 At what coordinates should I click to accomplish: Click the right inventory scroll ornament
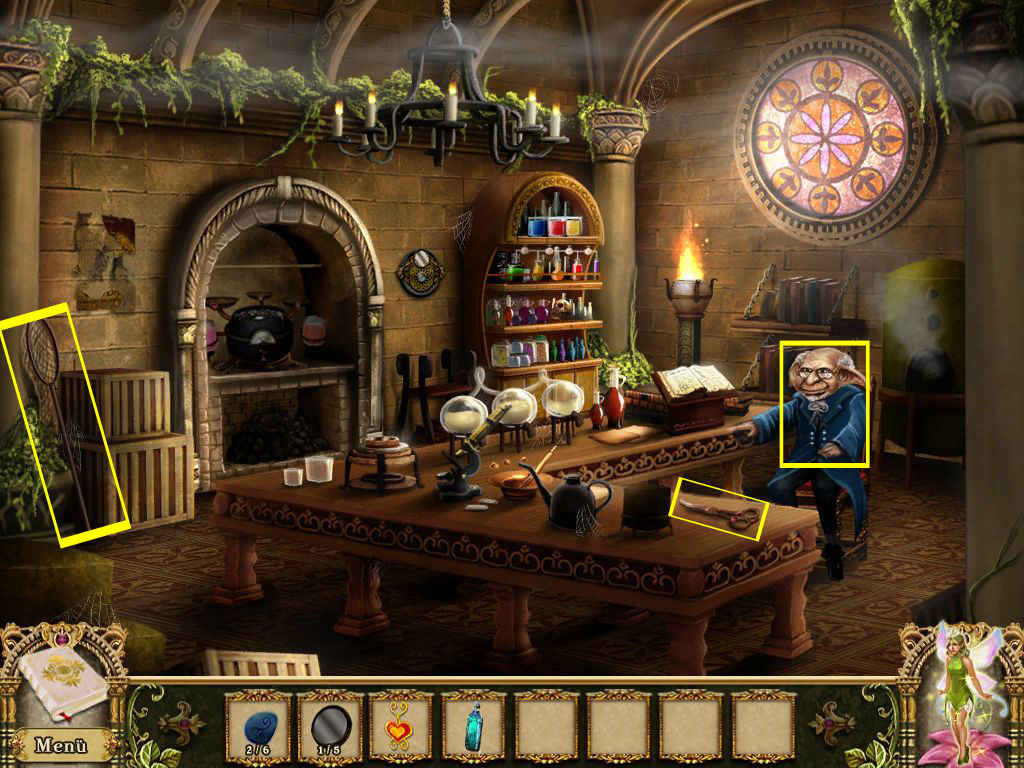pyautogui.click(x=836, y=725)
